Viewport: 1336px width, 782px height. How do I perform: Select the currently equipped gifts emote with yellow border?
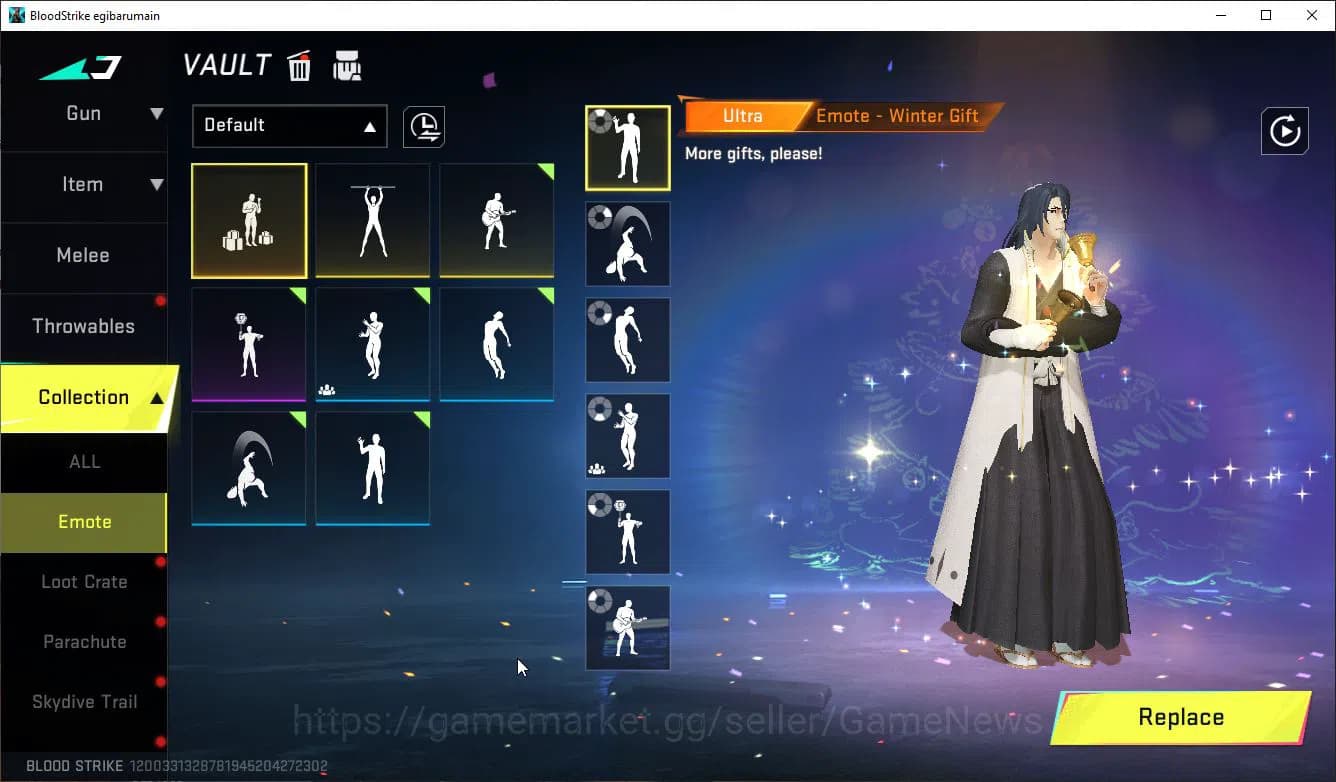pos(248,219)
